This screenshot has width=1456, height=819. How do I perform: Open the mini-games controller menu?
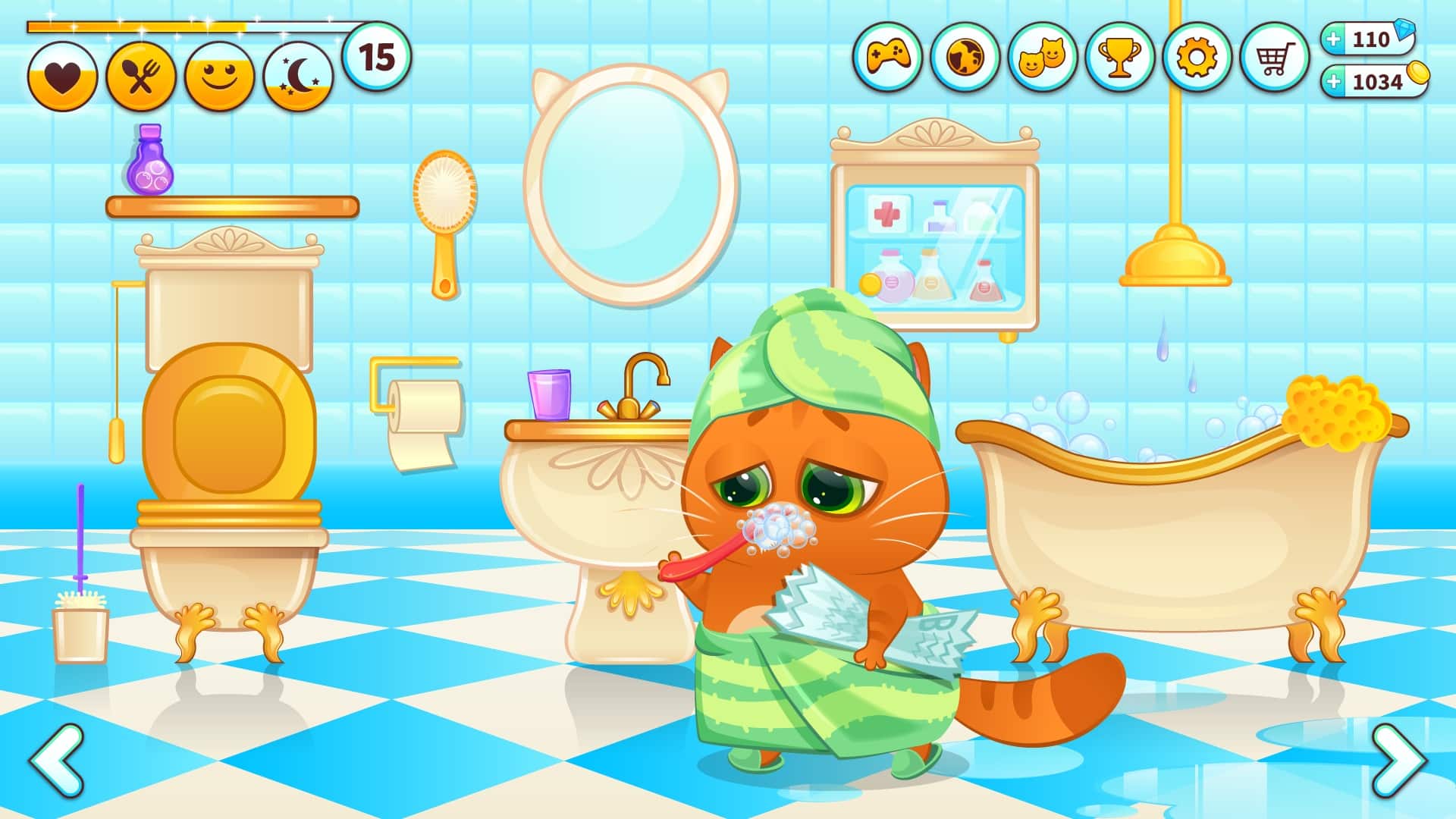887,58
